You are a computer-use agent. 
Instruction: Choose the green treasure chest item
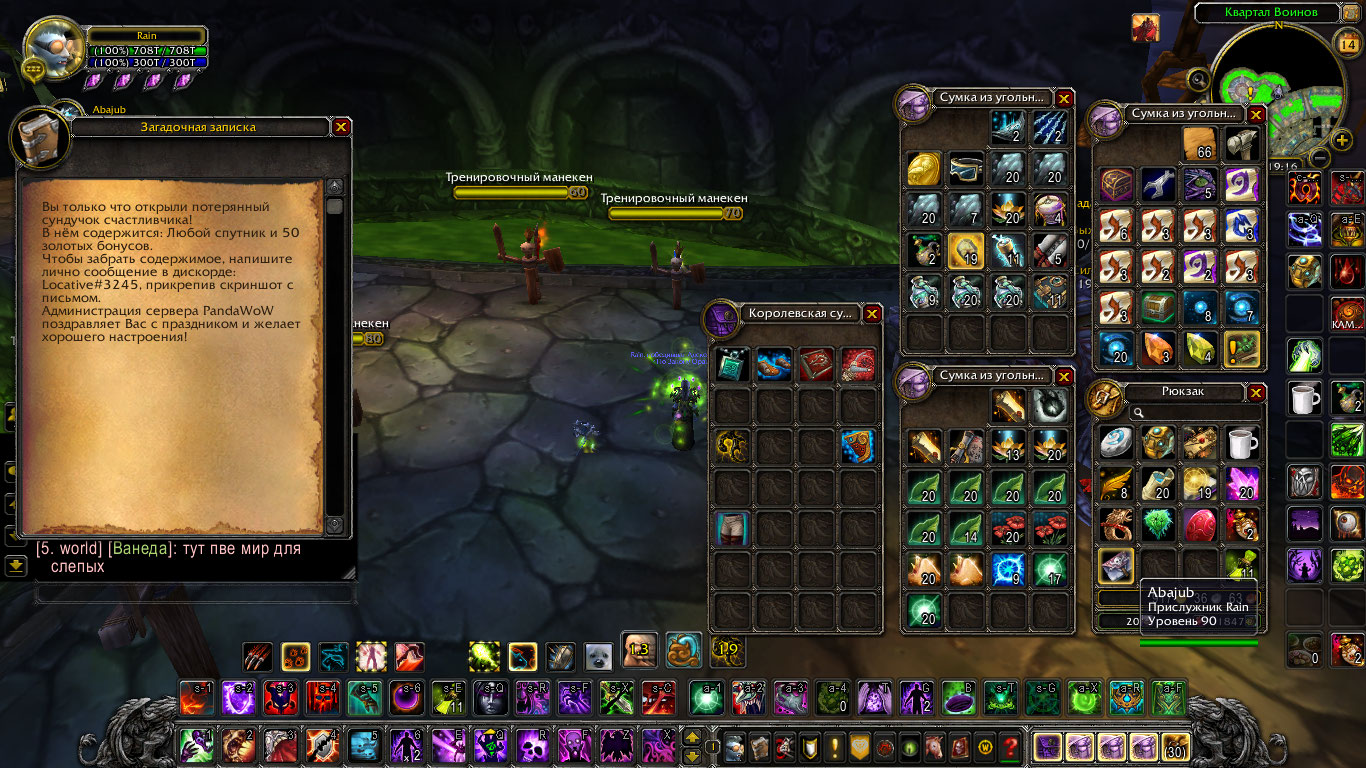(1158, 307)
